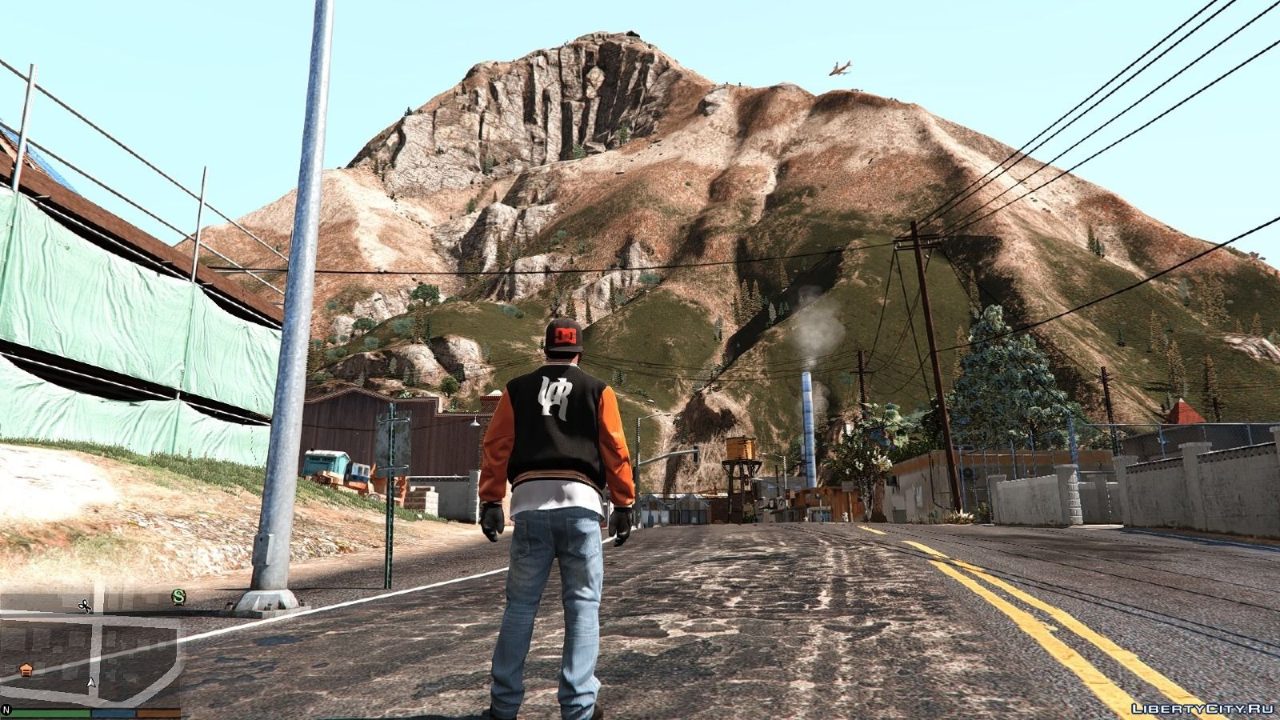The image size is (1280, 720).
Task: Select the scissors barber shop blip
Action: pyautogui.click(x=85, y=606)
